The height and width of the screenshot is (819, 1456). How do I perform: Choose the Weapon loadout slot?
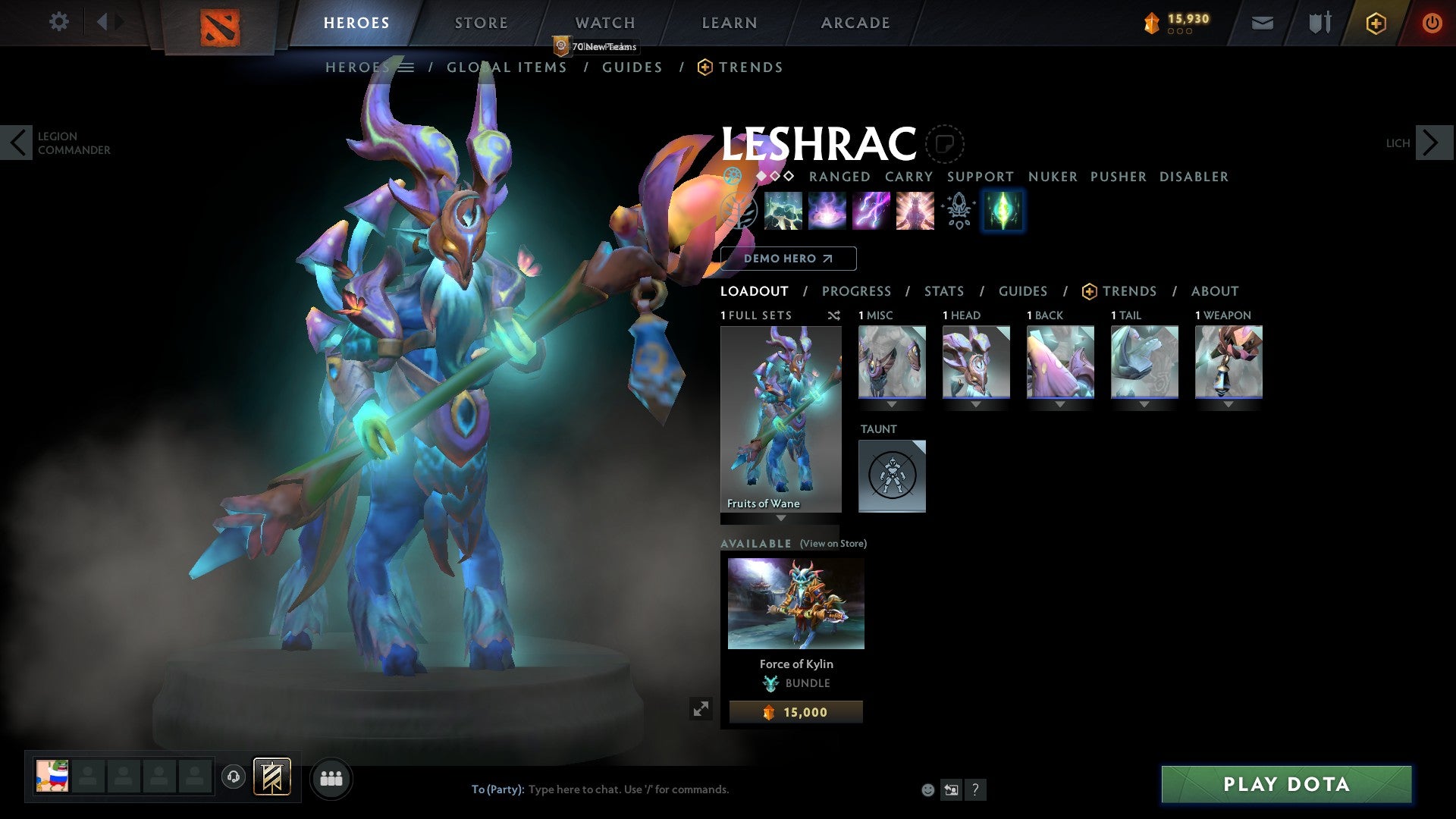(x=1228, y=362)
